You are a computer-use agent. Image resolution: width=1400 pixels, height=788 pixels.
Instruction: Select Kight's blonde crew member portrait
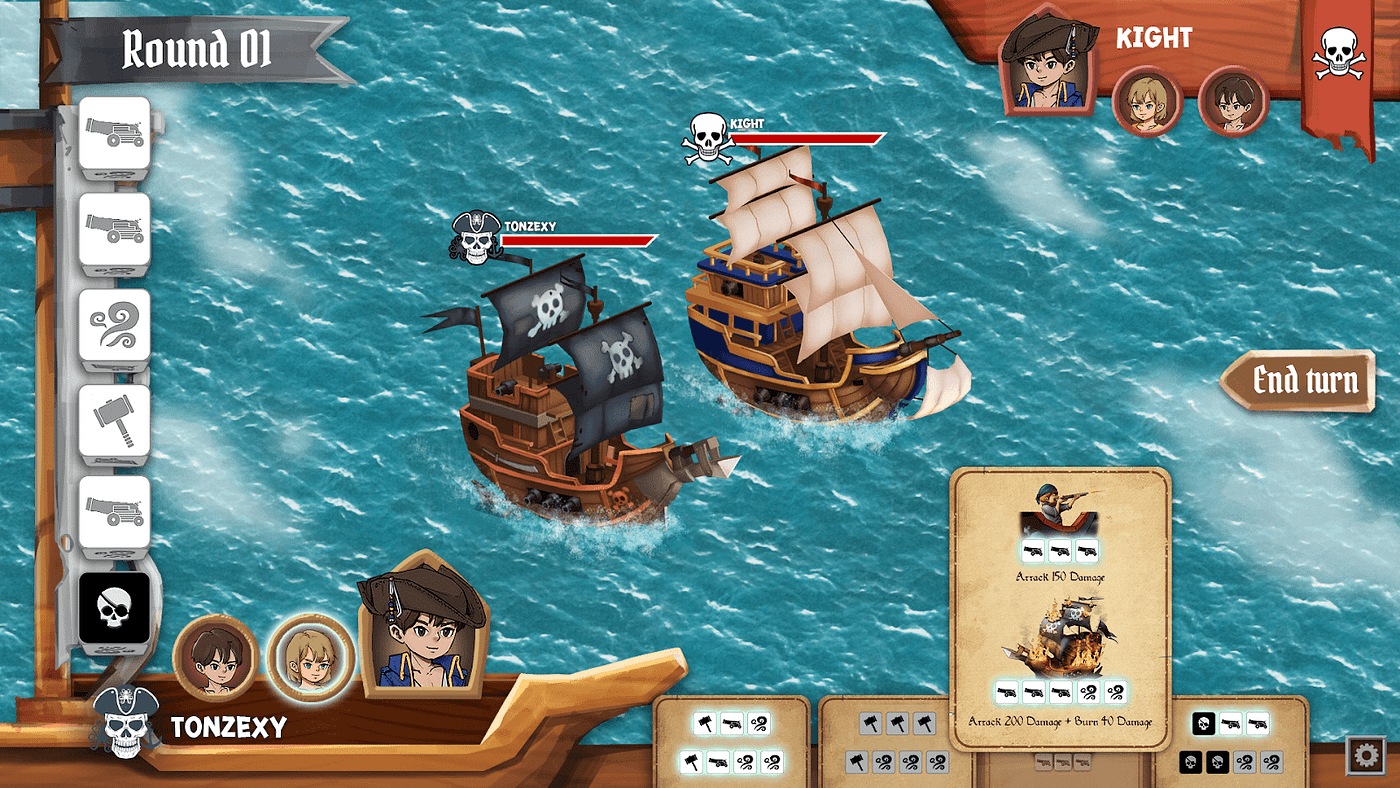point(1146,100)
